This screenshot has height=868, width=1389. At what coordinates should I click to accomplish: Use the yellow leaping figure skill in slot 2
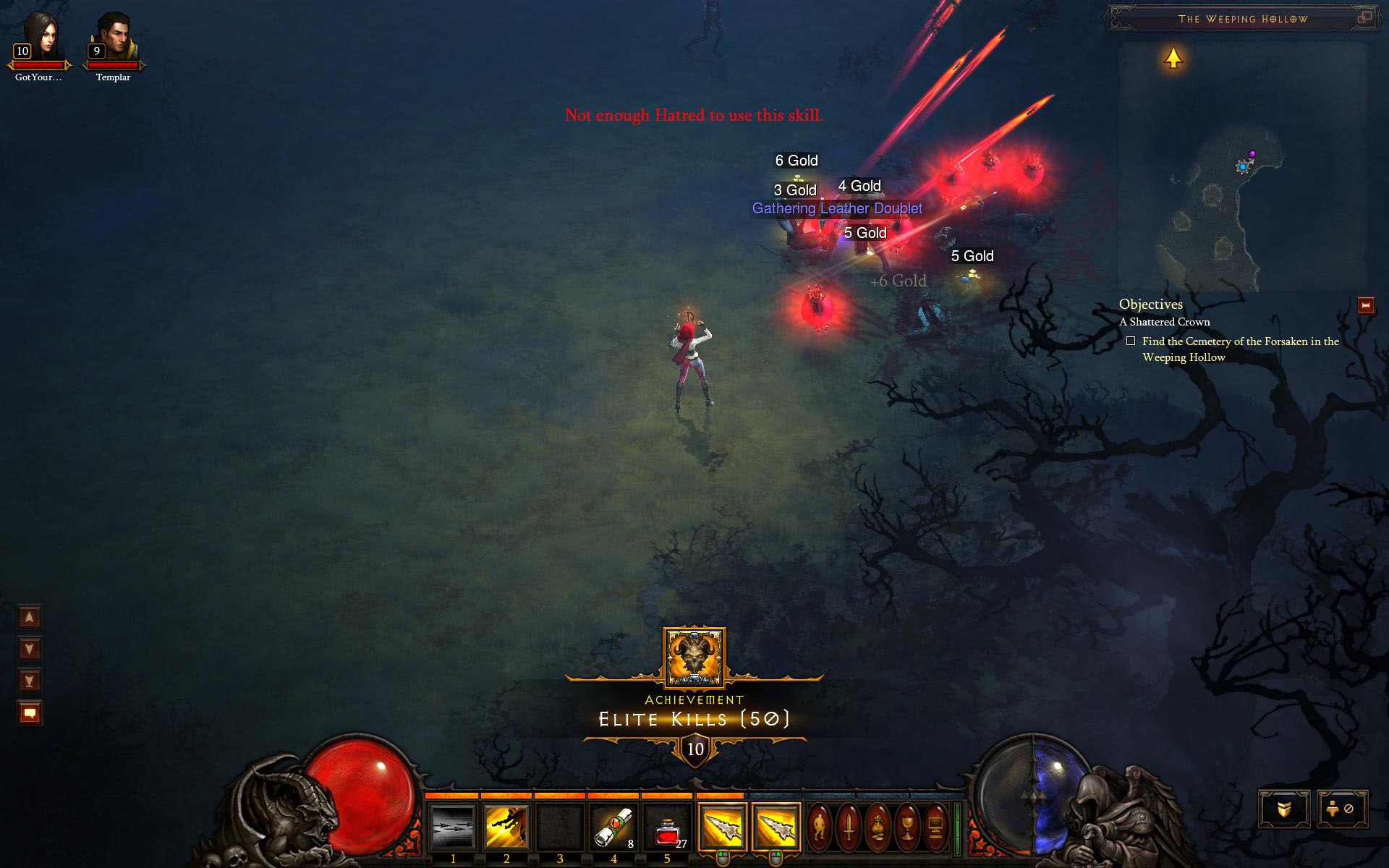point(506,827)
